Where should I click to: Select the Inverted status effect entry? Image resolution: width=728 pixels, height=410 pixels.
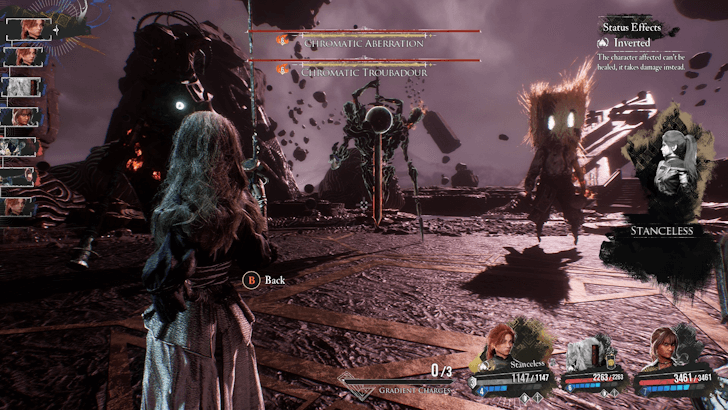[x=631, y=43]
